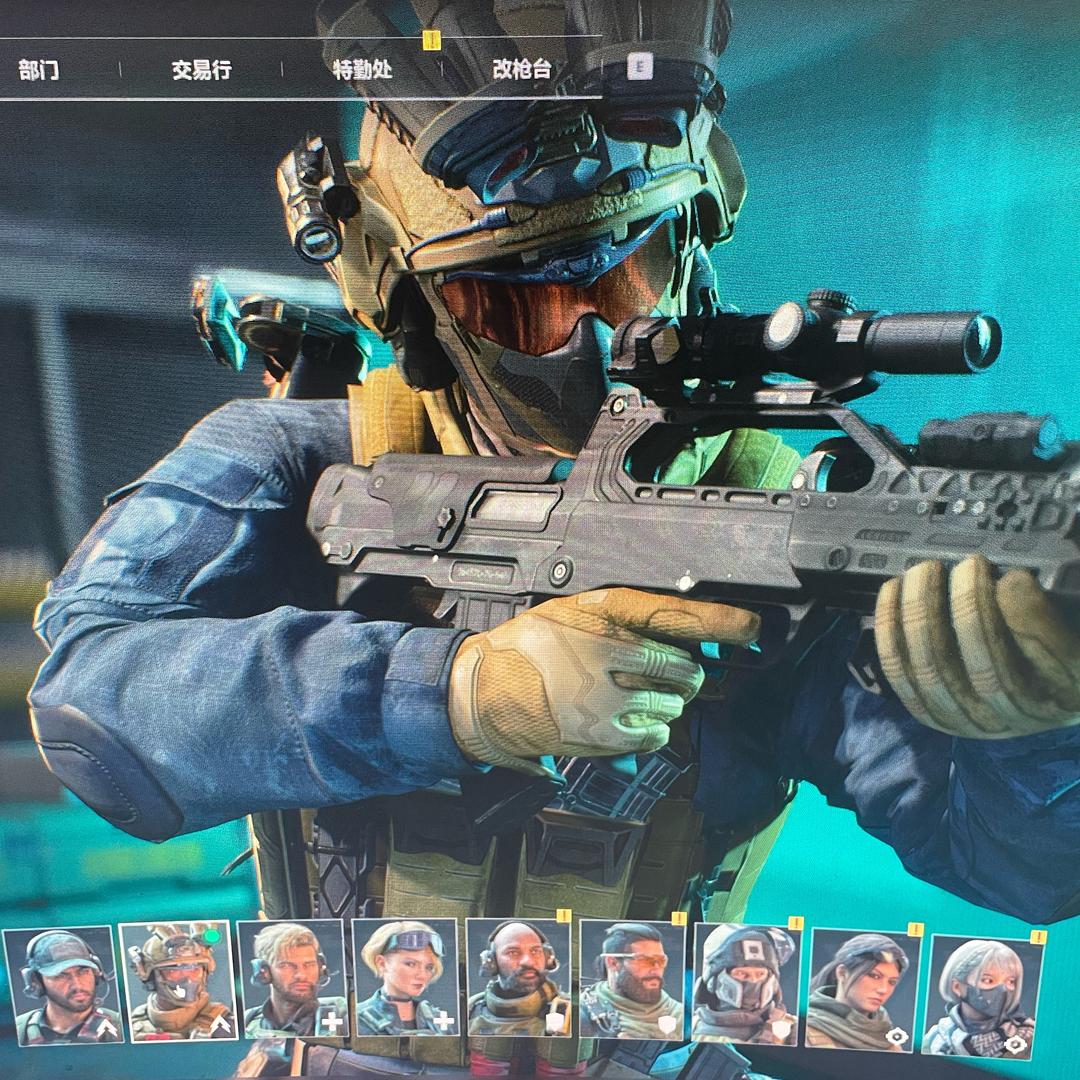Screen dimensions: 1080x1080
Task: Select the operator with orange glasses
Action: coord(632,980)
